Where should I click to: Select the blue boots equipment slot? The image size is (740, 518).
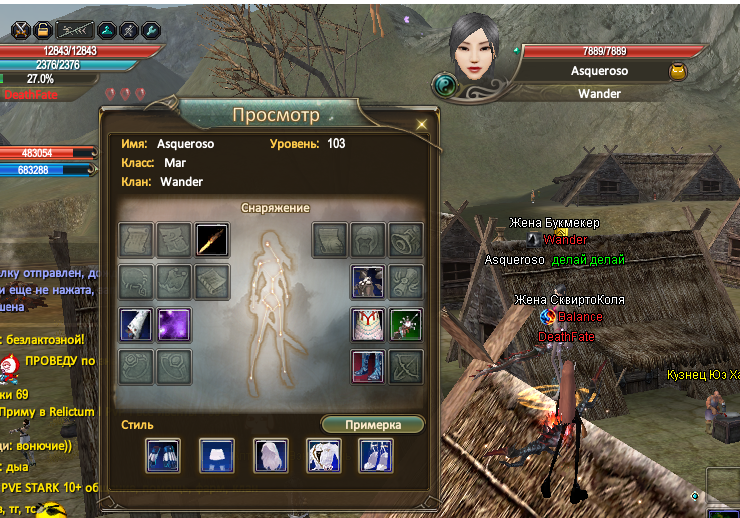point(368,367)
